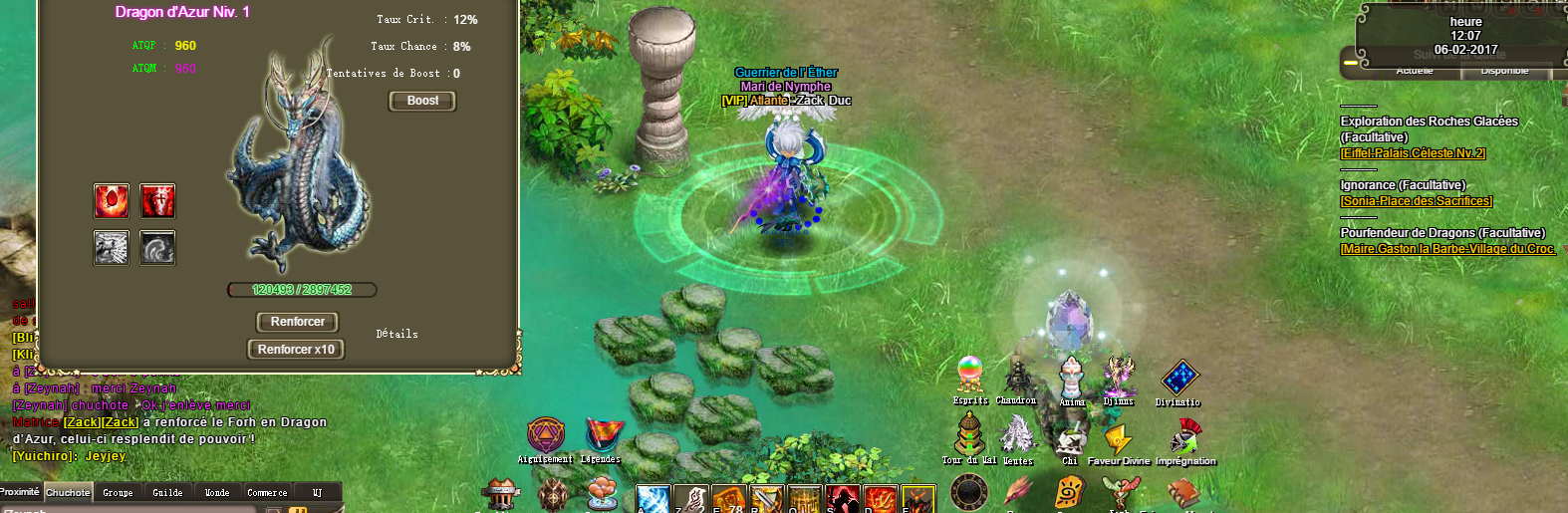Open the Légendes flag icon
Image resolution: width=1568 pixels, height=513 pixels.
click(x=601, y=435)
